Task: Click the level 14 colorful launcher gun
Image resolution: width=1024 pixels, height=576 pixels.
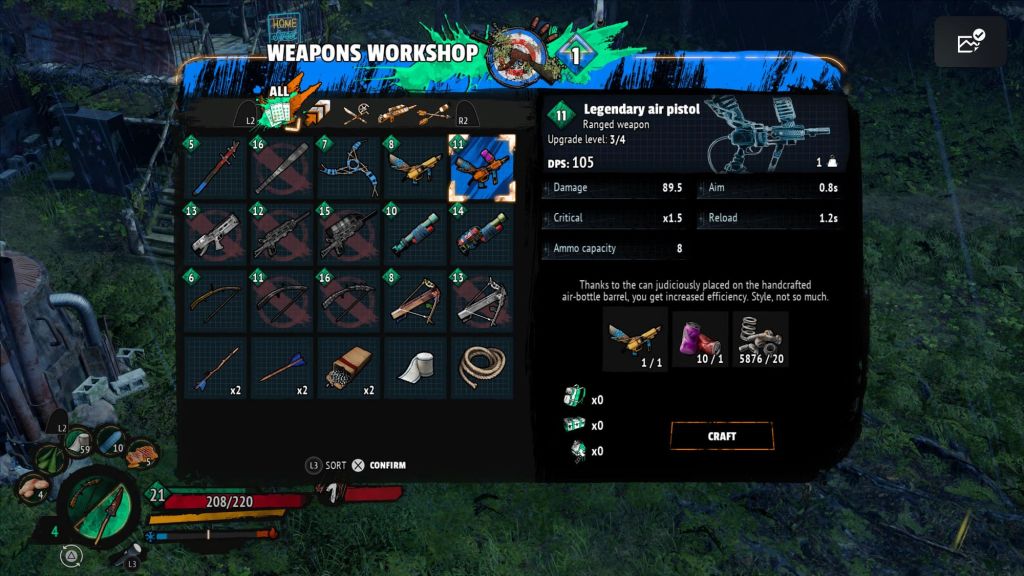Action: 482,235
